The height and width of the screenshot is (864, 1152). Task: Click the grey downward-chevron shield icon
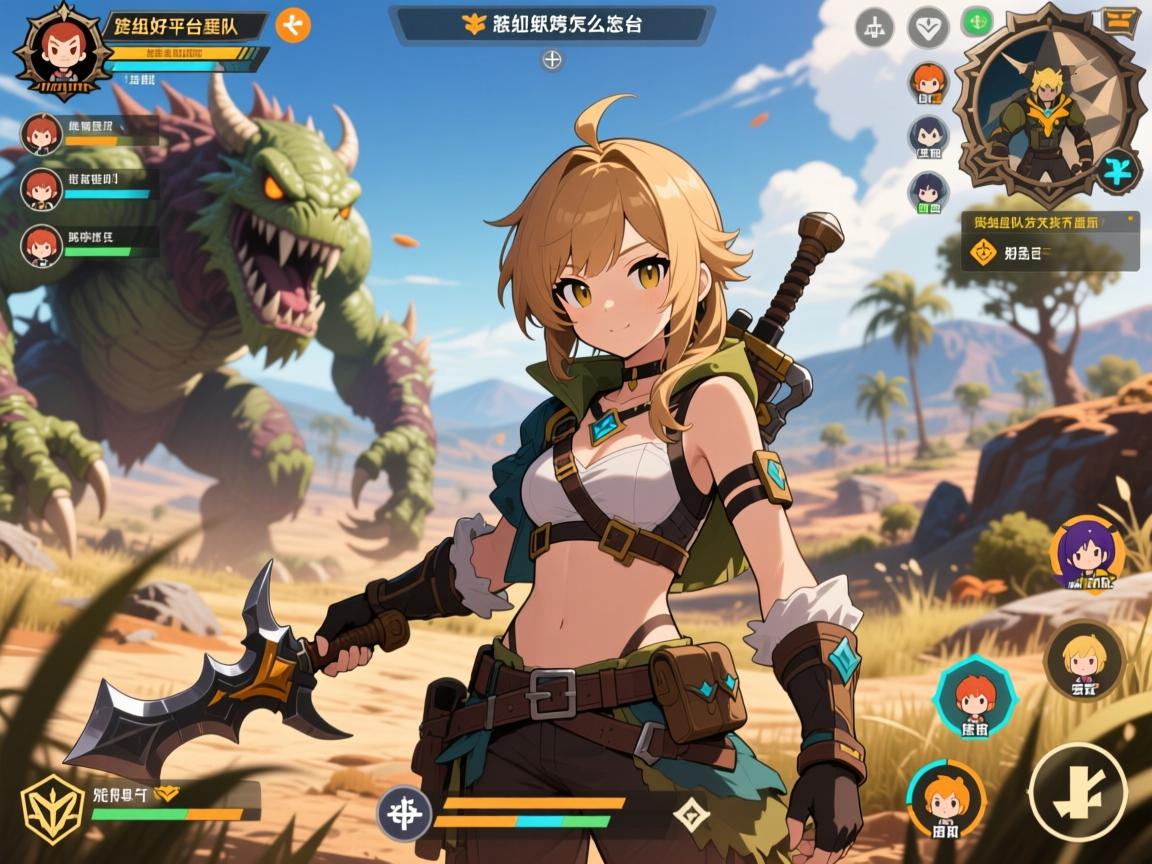point(927,27)
